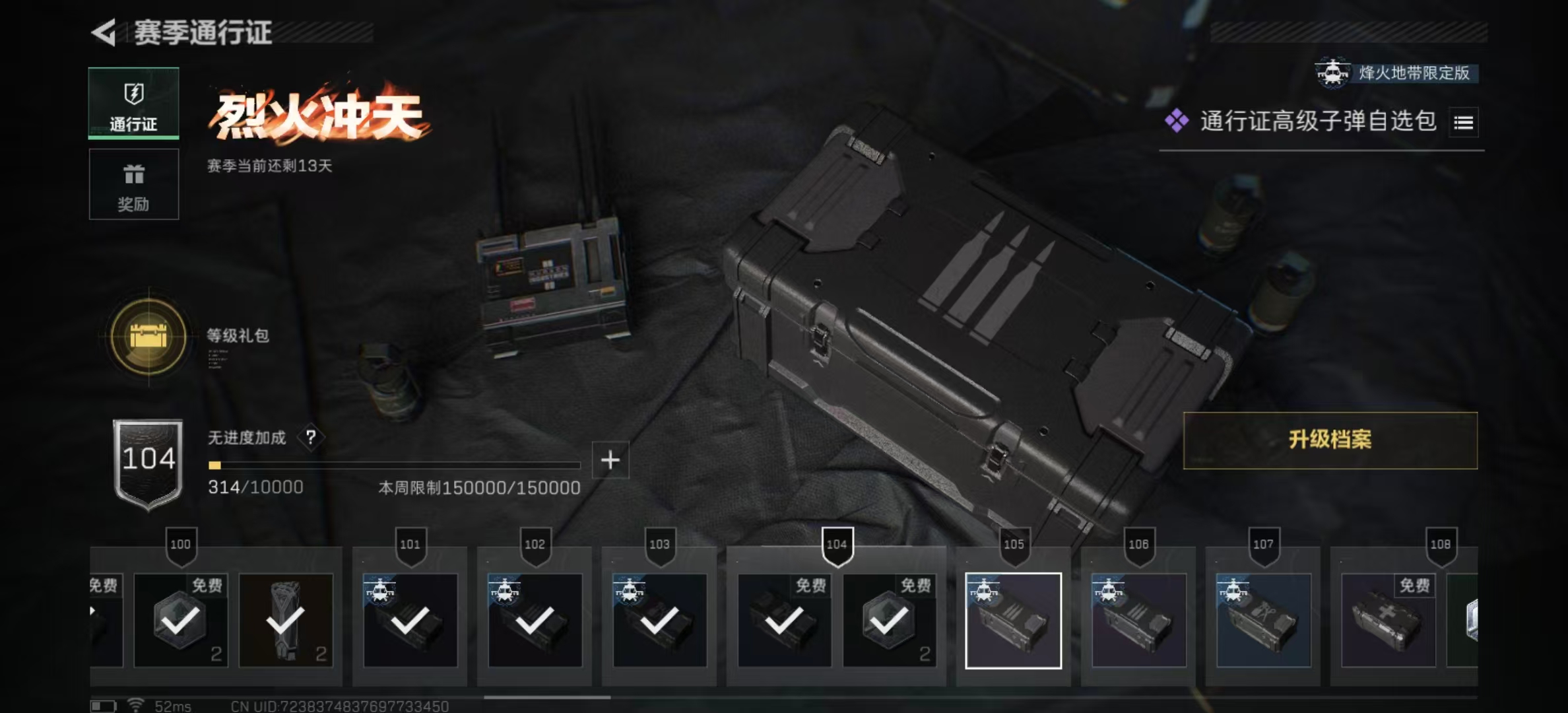Open the 烽火地带限定版 helicopter badge
1568x713 pixels.
tap(1396, 73)
